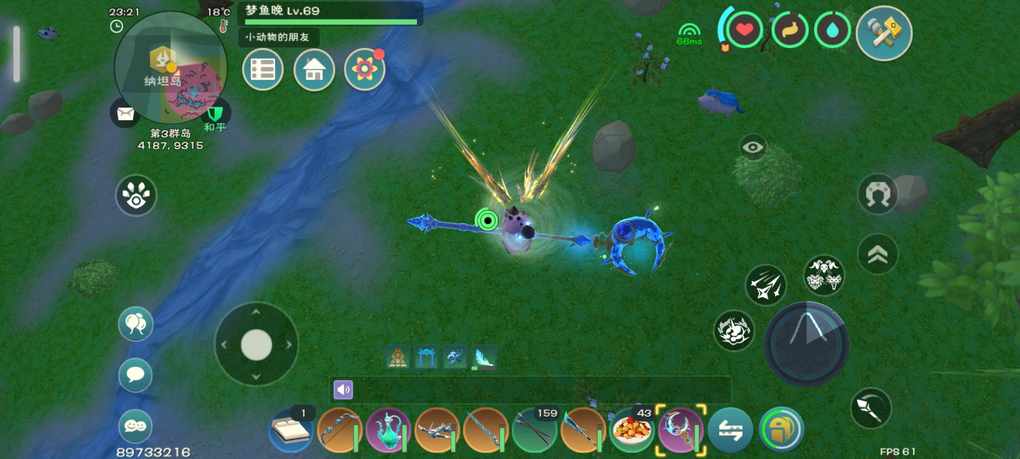1020x459 pixels.
Task: Tap the house home button
Action: click(x=314, y=70)
